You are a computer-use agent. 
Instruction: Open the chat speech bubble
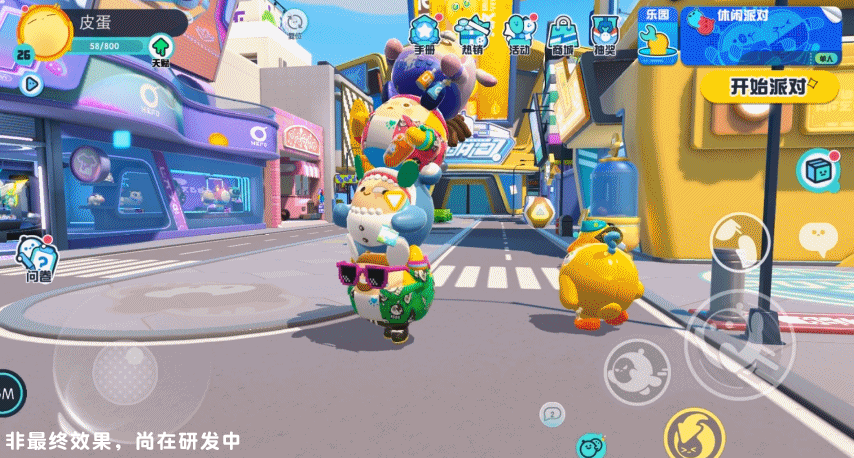point(817,238)
